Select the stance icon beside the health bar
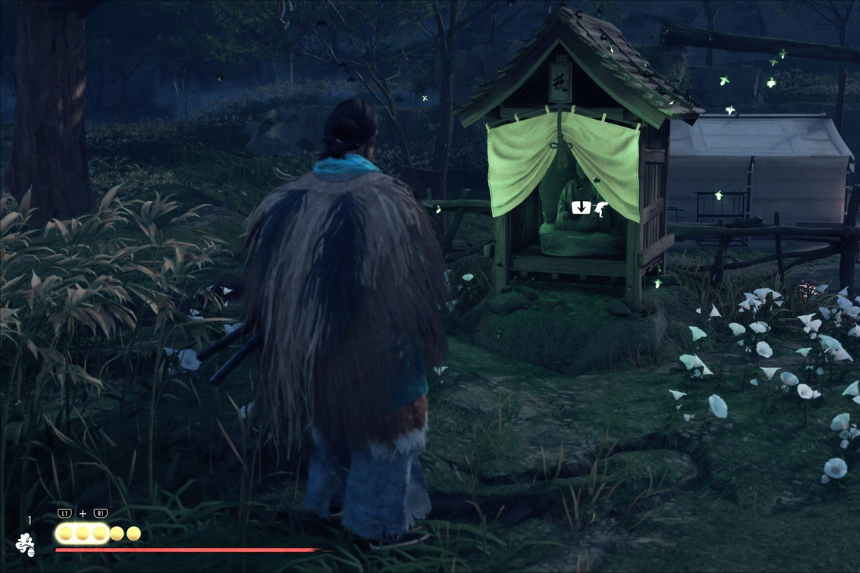Screen dimensions: 860x573 25,544
